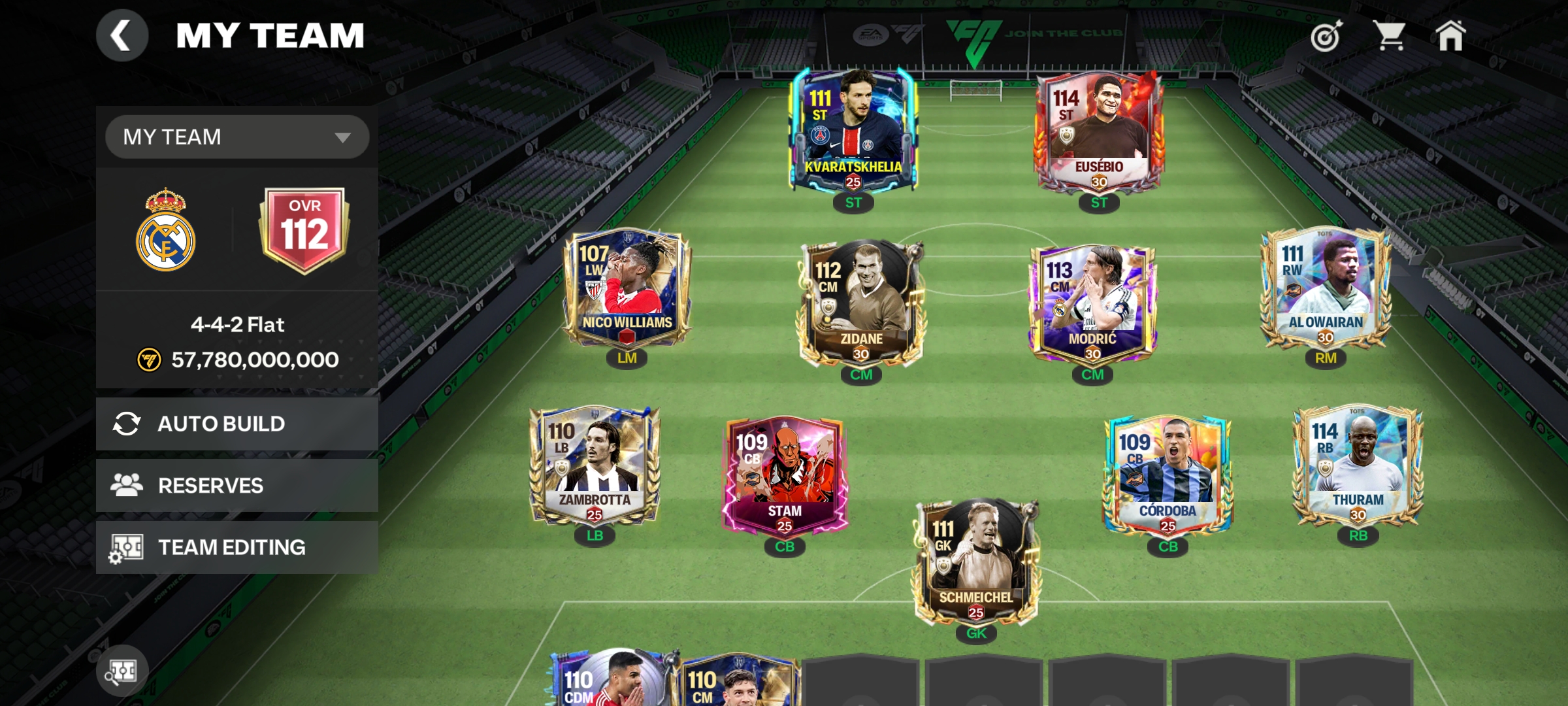Open the RESERVES list

[237, 485]
